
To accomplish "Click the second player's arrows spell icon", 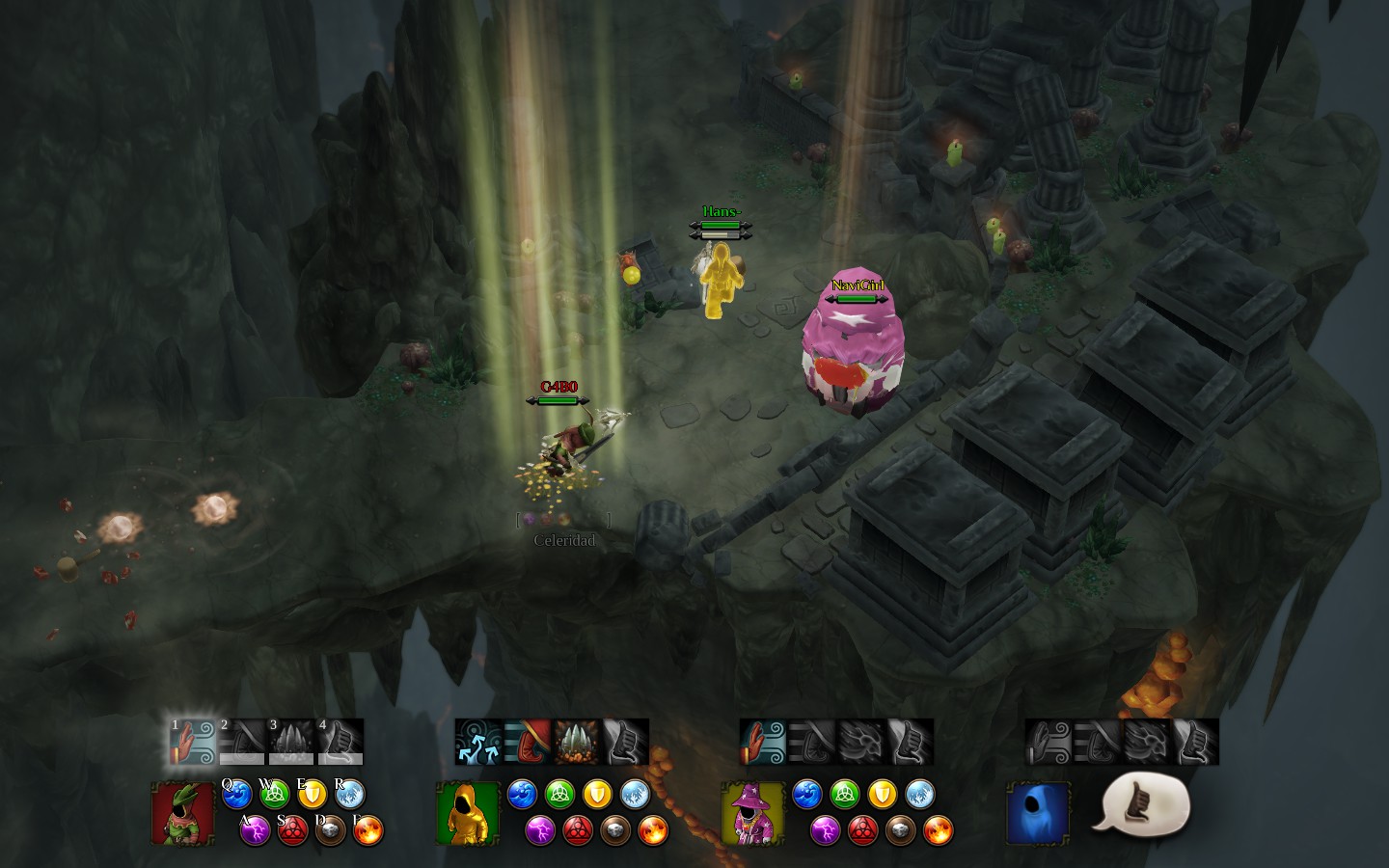I will coord(477,741).
